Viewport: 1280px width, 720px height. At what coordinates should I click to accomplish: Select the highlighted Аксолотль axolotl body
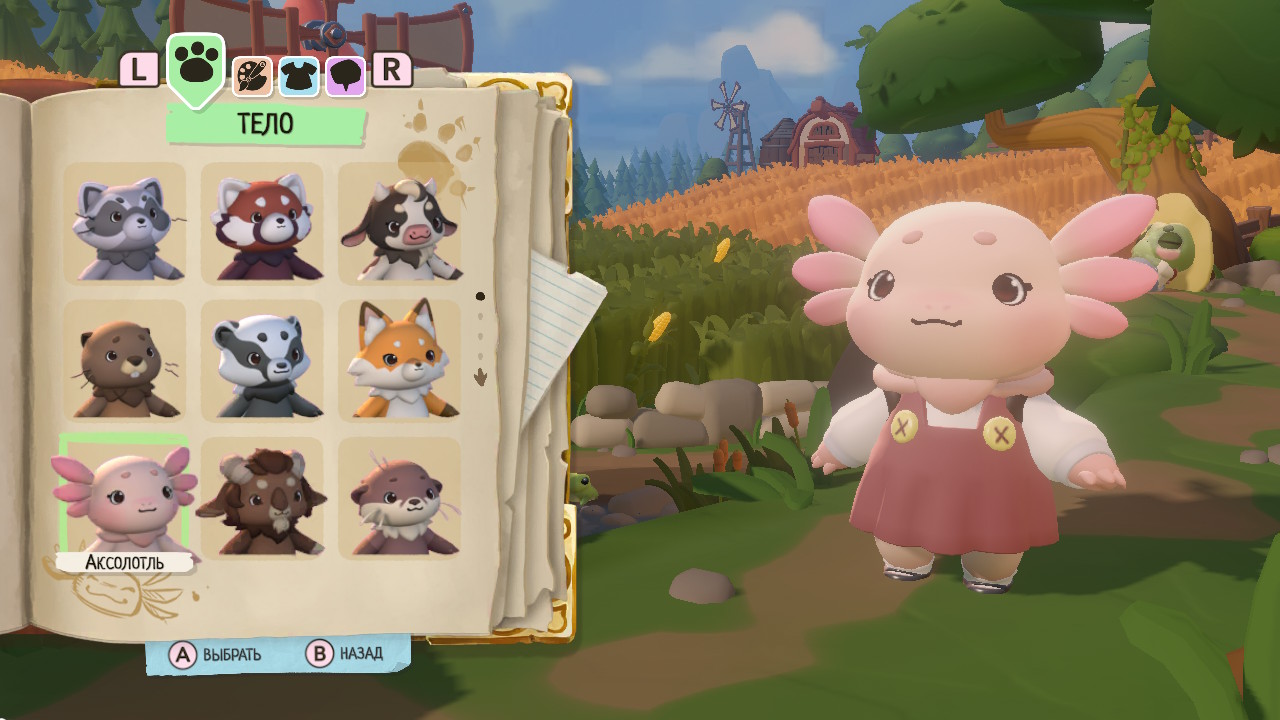125,498
